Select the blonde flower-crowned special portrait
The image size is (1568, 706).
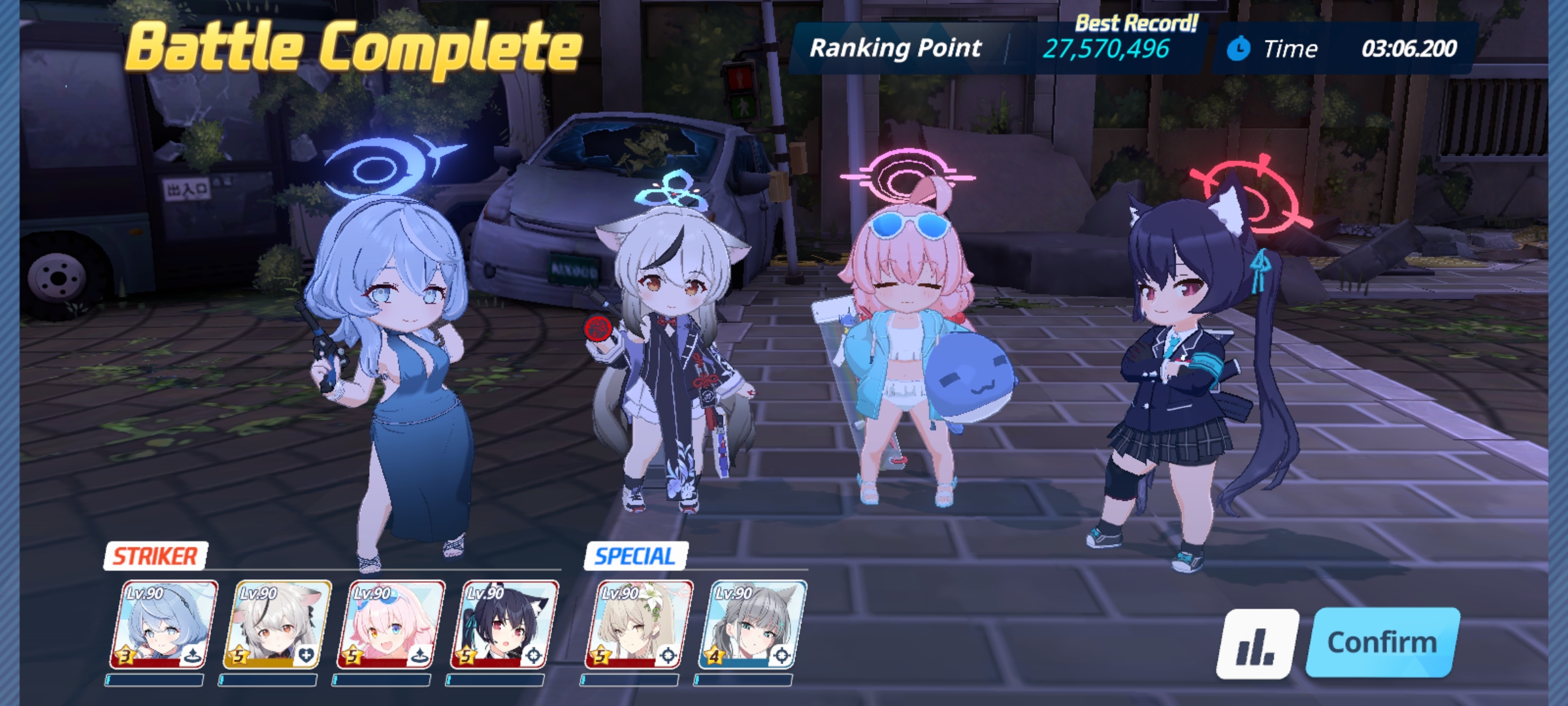point(638,625)
